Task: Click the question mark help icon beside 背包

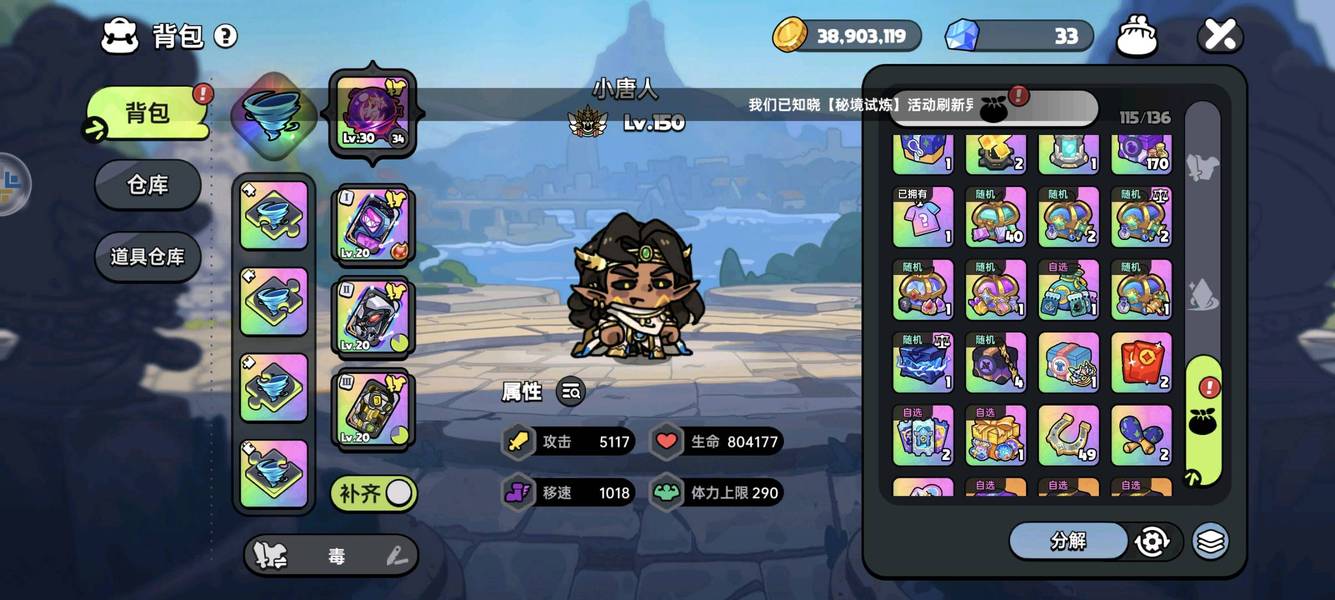Action: (x=226, y=37)
